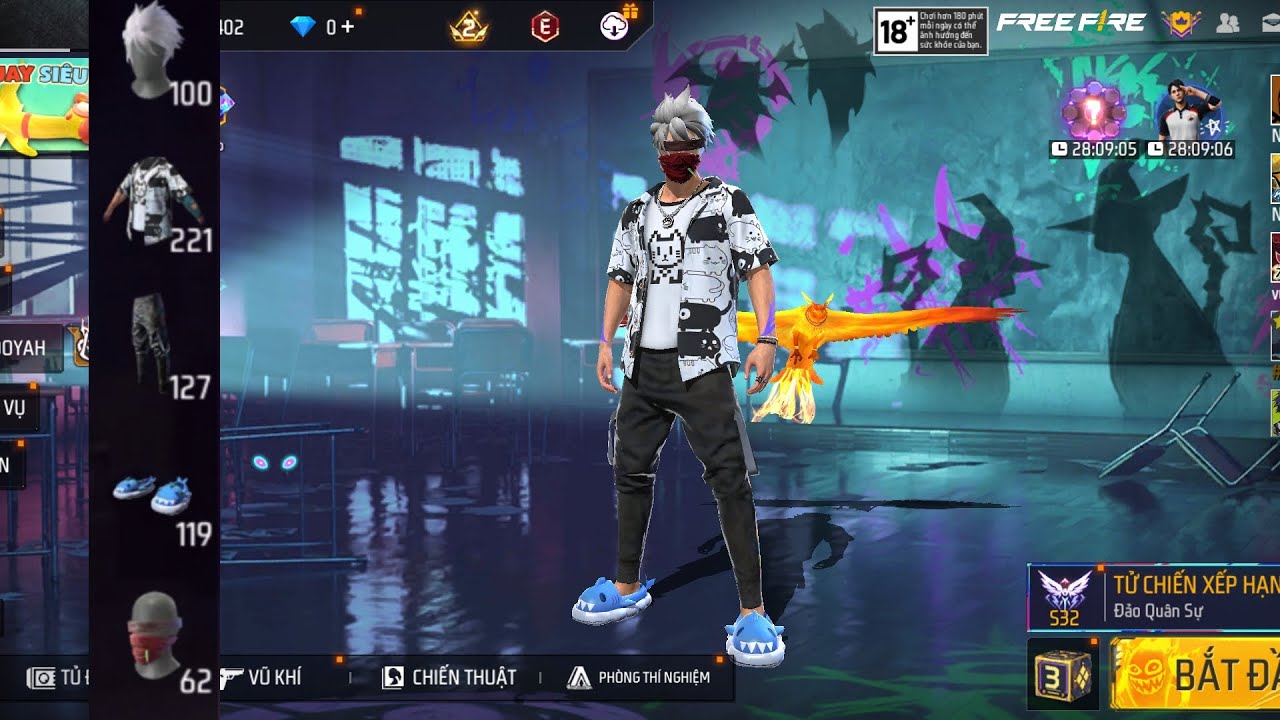Change the TỬ CHIẾN XẾP HẠNG game mode
Viewport: 1280px width, 720px height.
pyautogui.click(x=1155, y=597)
